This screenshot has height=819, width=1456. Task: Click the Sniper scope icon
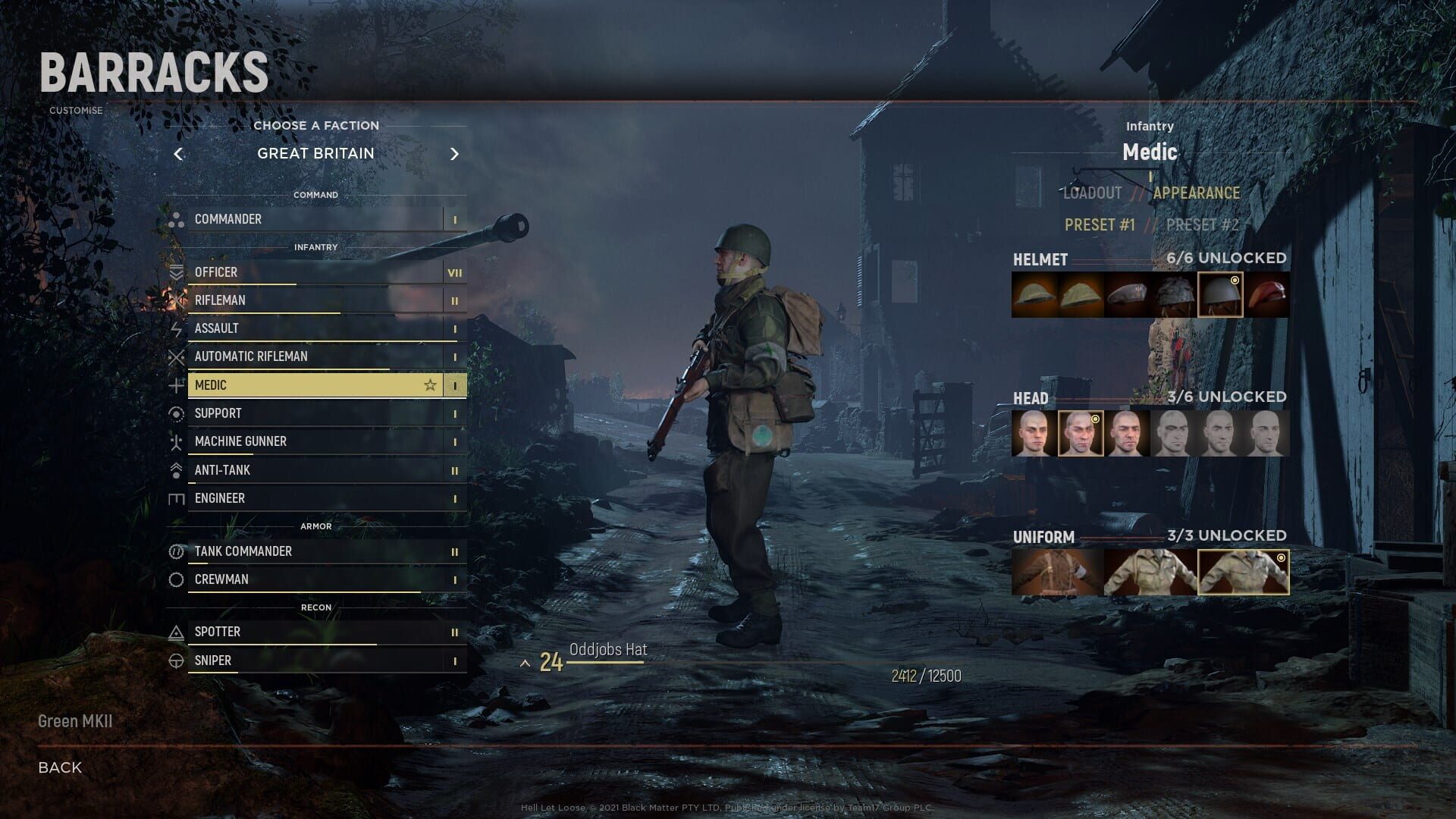click(x=176, y=661)
